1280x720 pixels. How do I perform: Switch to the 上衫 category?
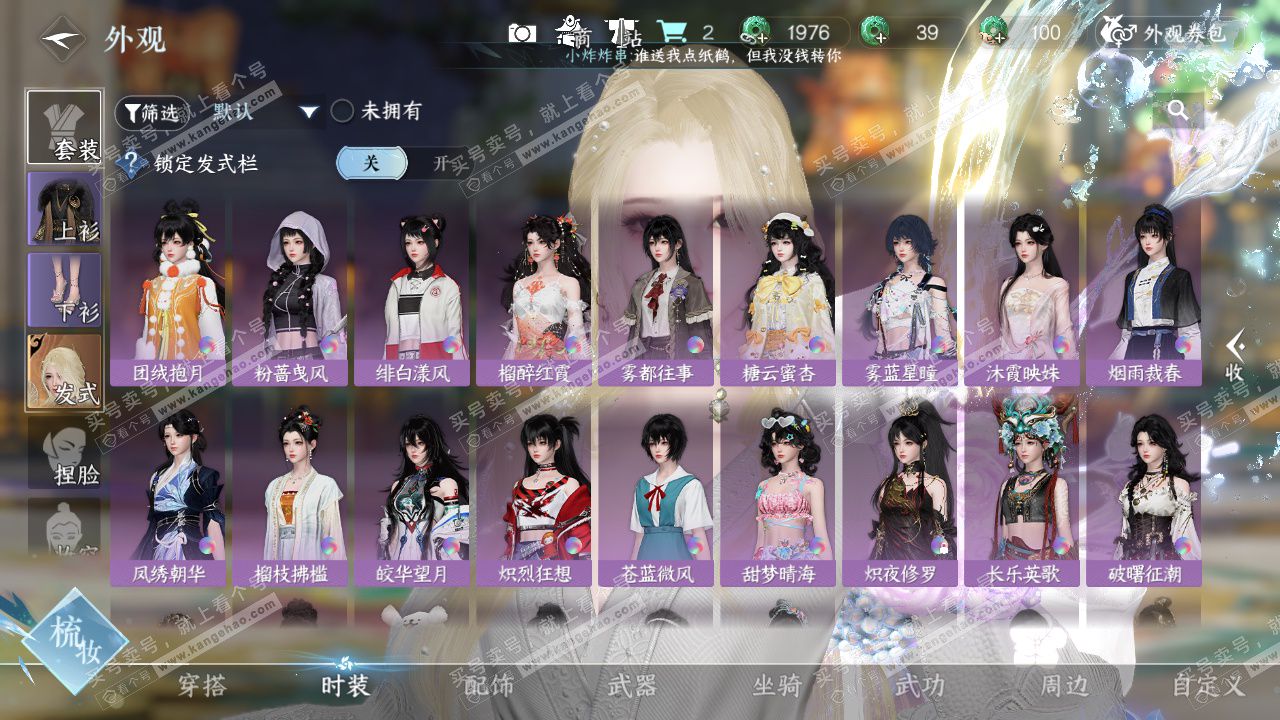point(64,208)
